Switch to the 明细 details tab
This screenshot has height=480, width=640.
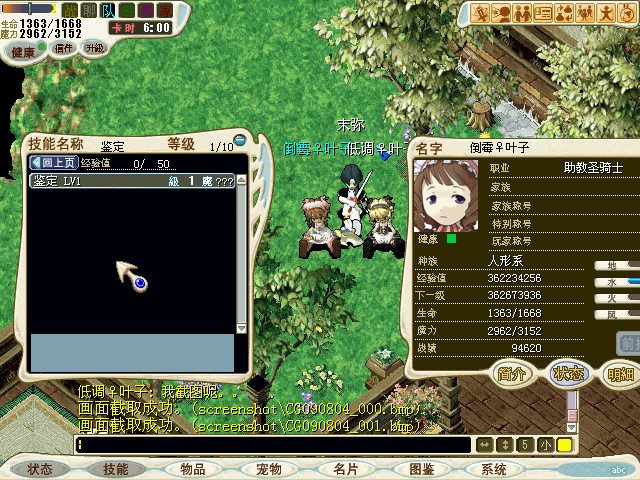pyautogui.click(x=620, y=373)
